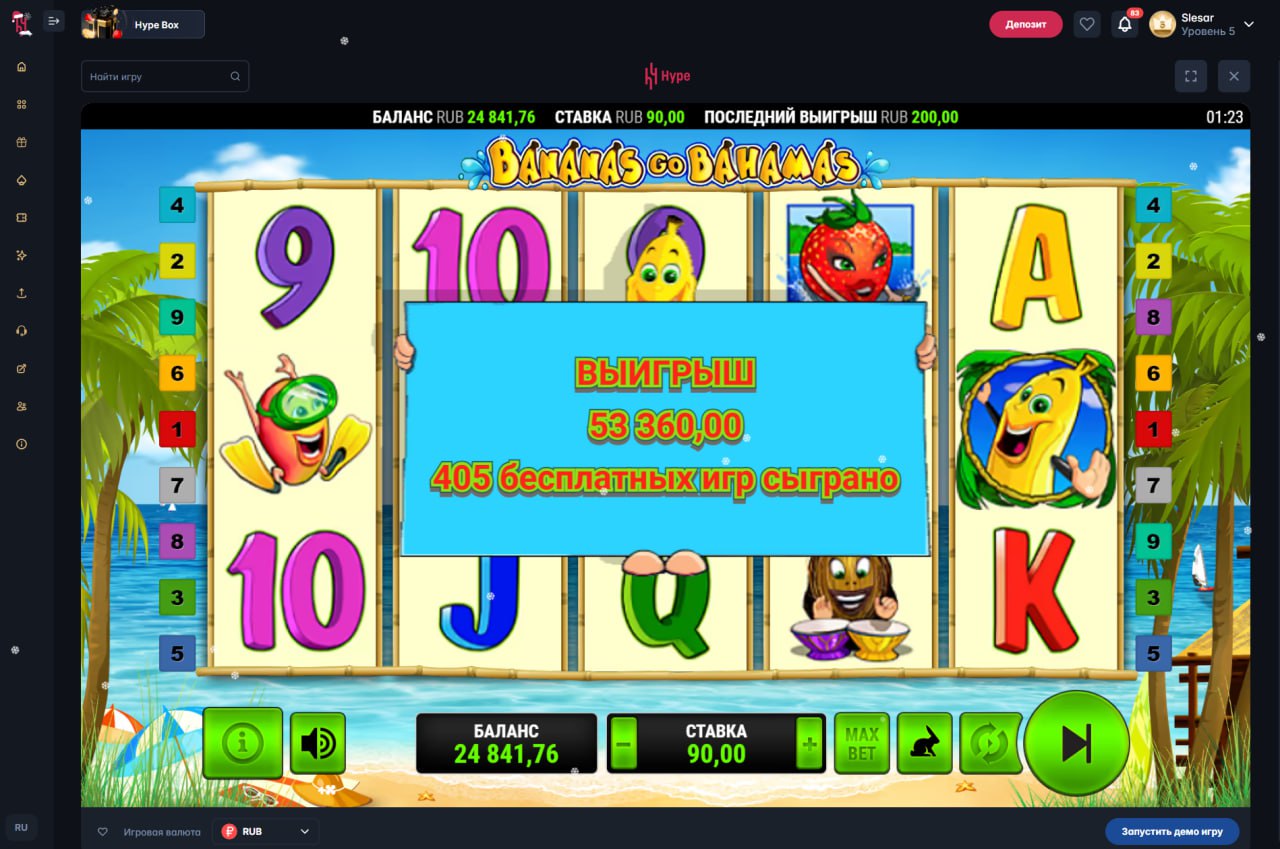Image resolution: width=1280 pixels, height=849 pixels.
Task: Toggle the sound speaker button
Action: click(x=318, y=743)
